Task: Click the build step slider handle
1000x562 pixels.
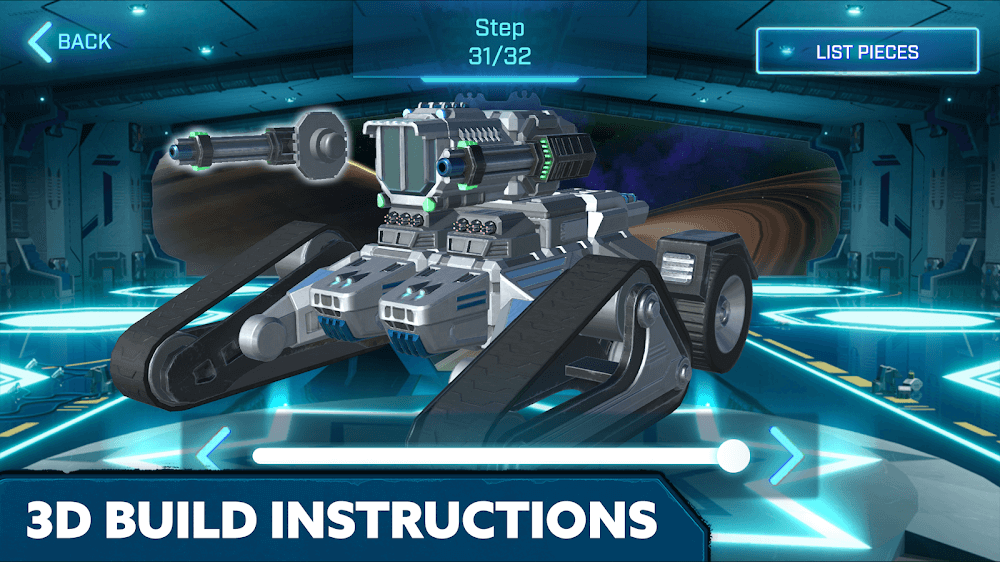Action: (734, 456)
